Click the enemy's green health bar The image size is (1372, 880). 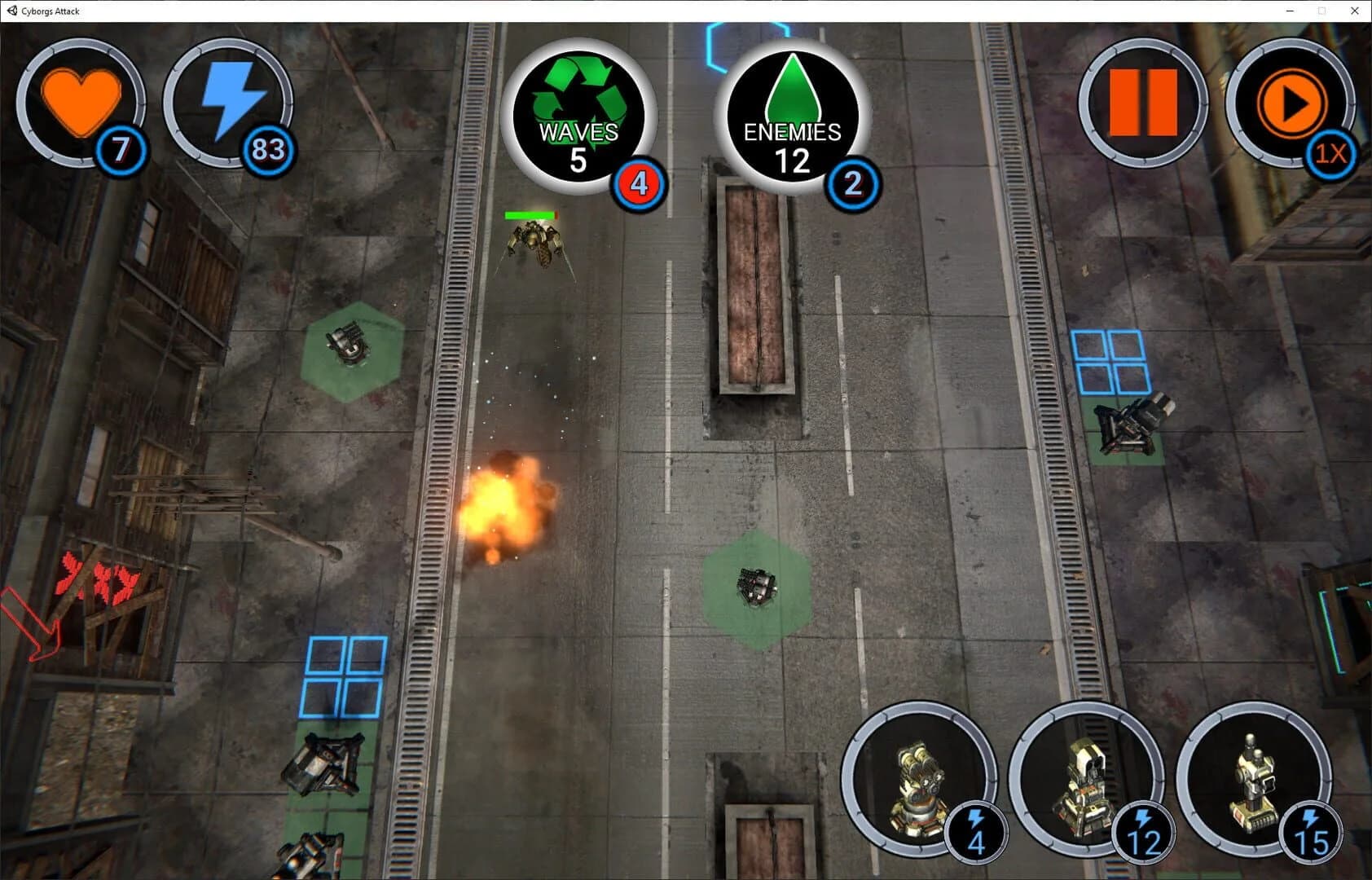pos(531,214)
